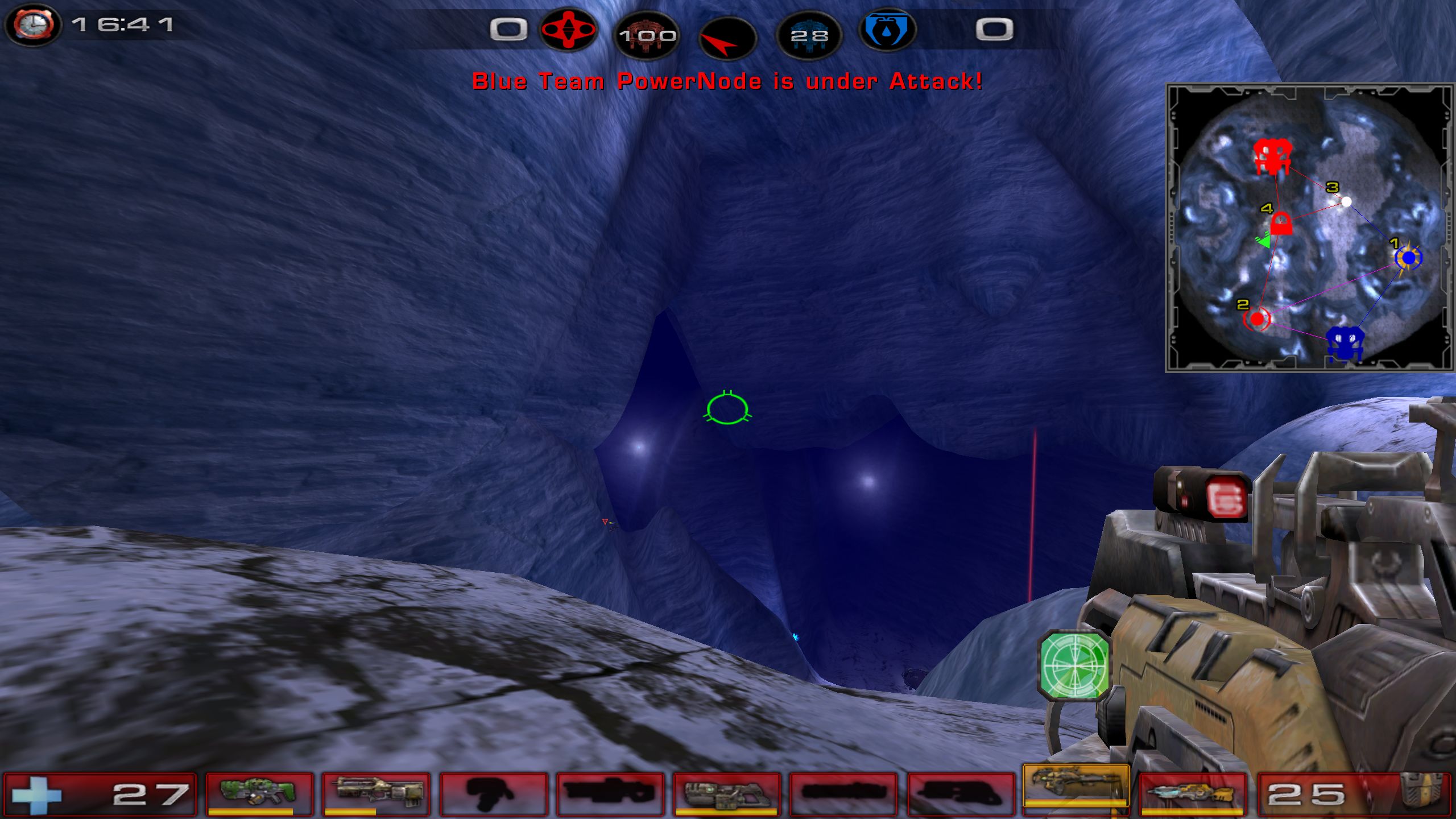Pick the weapon slot between the black silhouettes
1456x819 pixels.
726,793
